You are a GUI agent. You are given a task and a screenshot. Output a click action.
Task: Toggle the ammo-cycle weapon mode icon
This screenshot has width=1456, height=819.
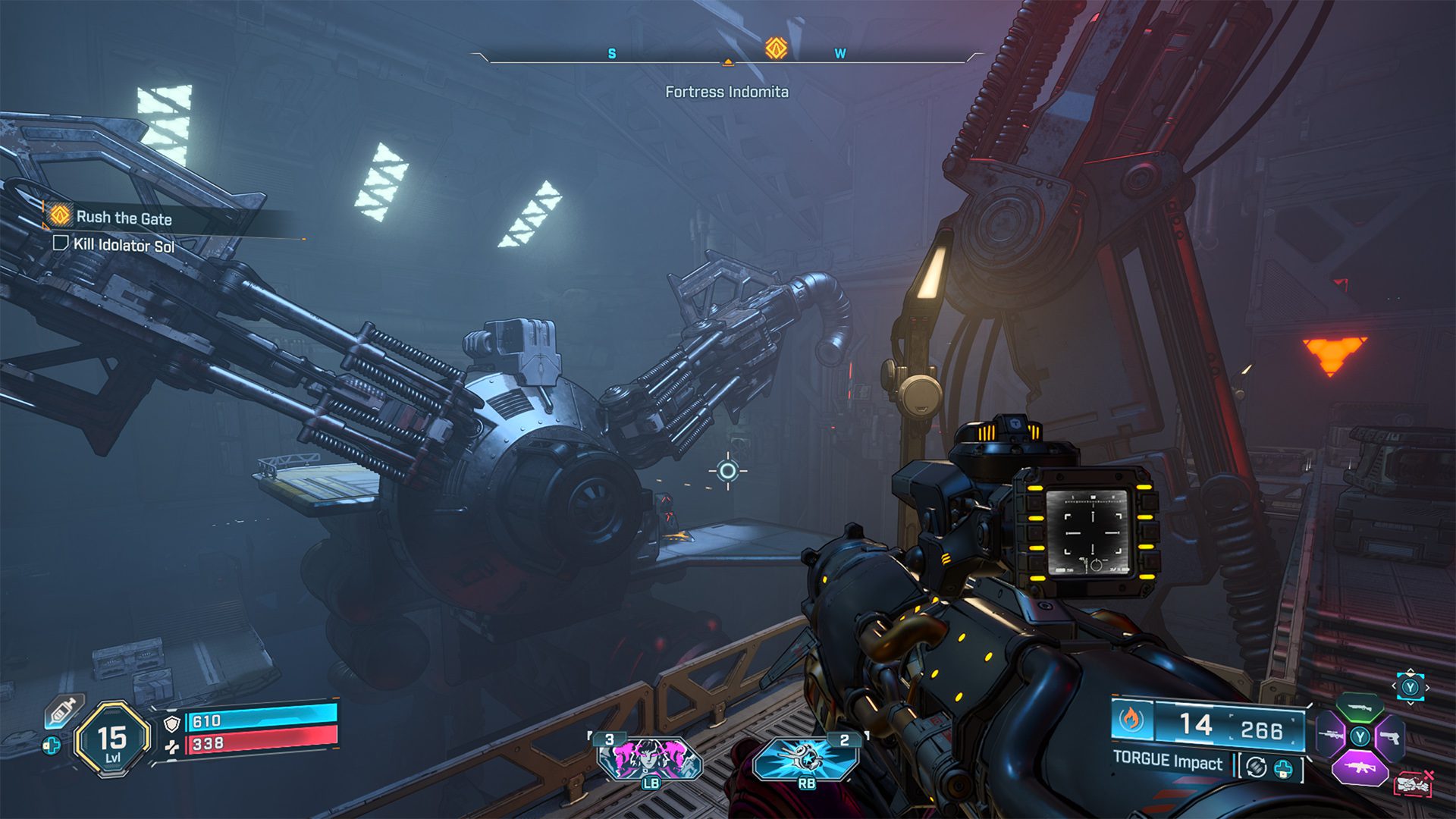1256,767
